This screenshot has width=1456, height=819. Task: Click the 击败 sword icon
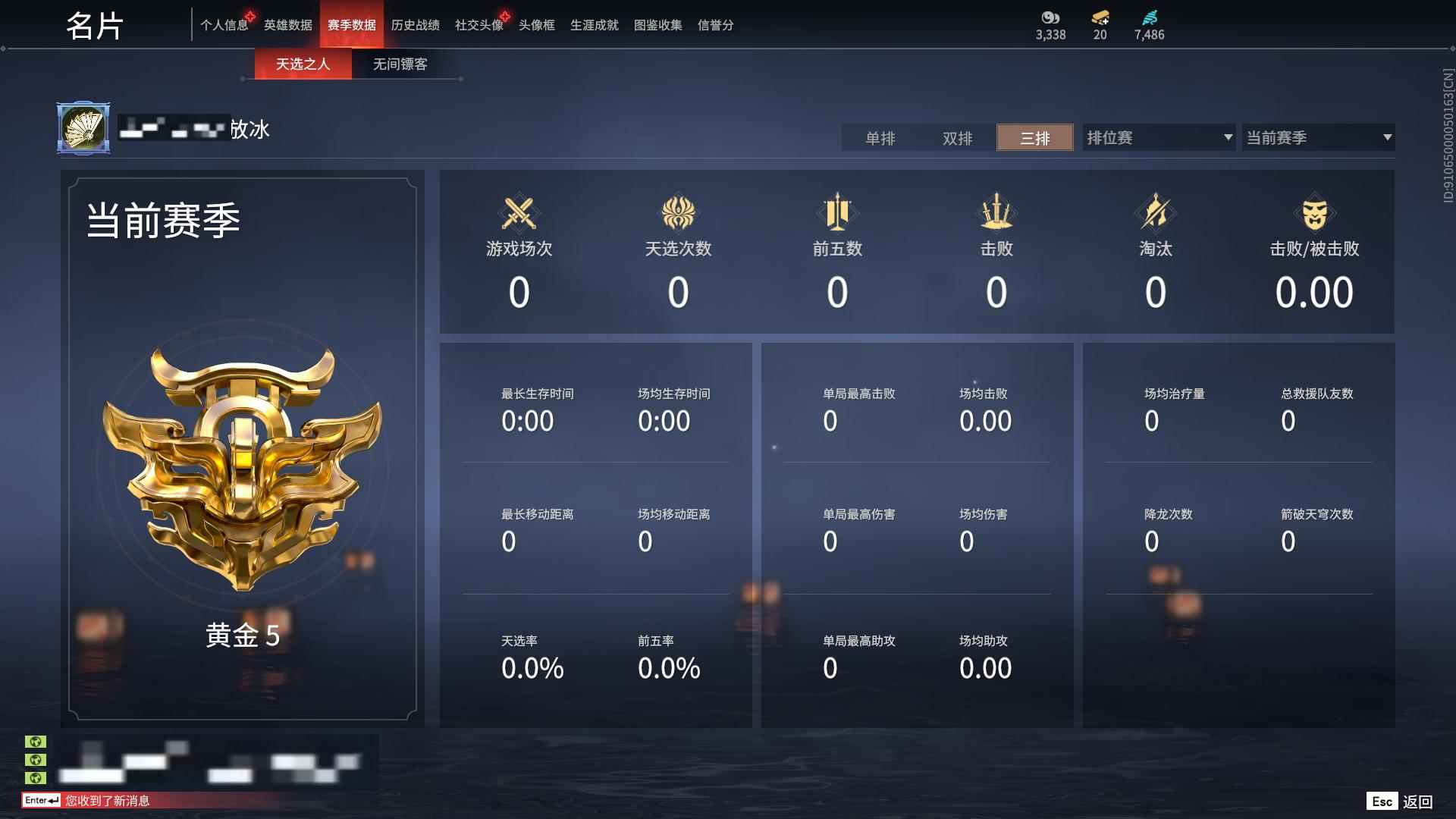pyautogui.click(x=996, y=213)
